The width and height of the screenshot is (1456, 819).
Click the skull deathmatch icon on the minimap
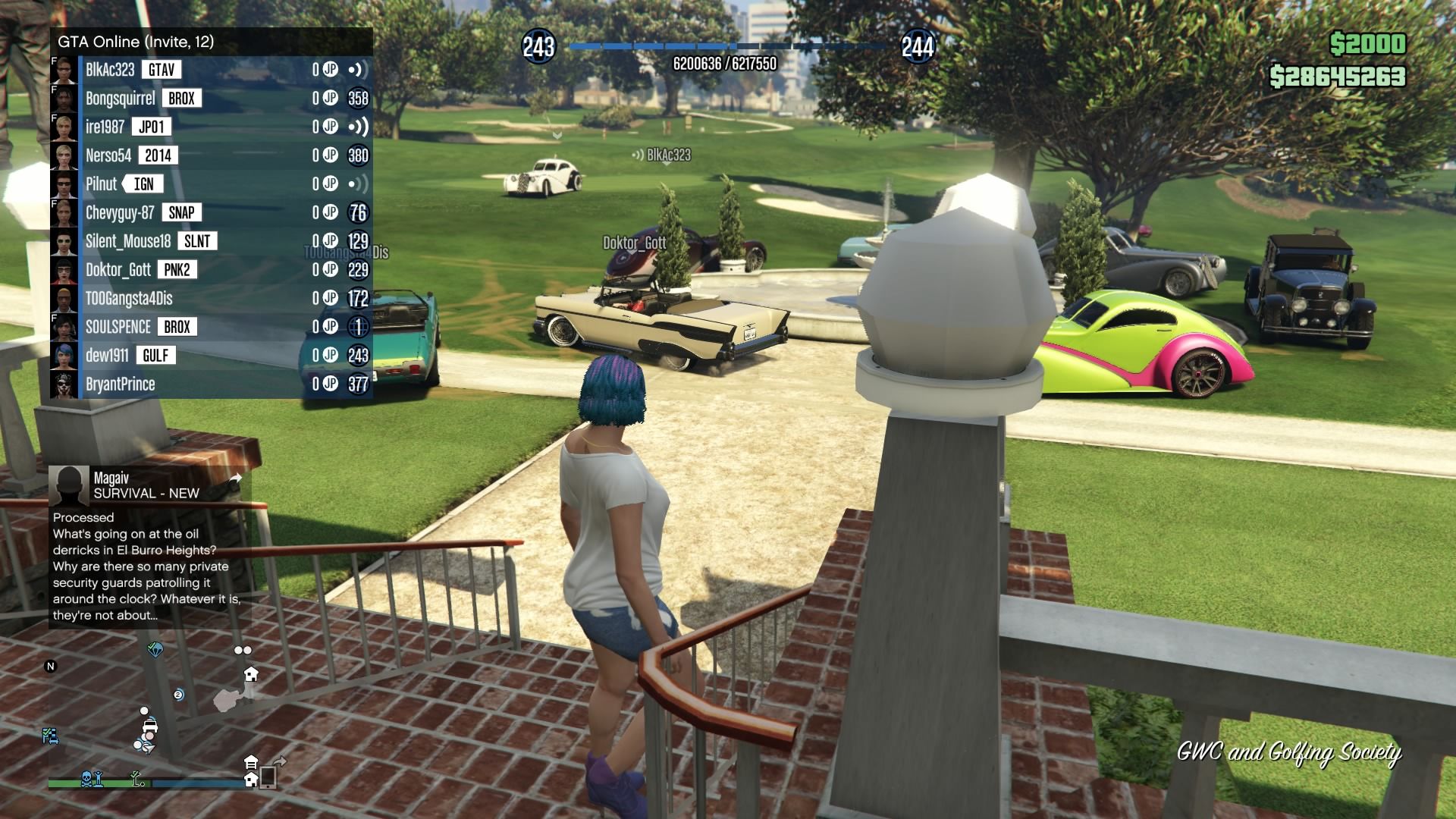point(86,780)
